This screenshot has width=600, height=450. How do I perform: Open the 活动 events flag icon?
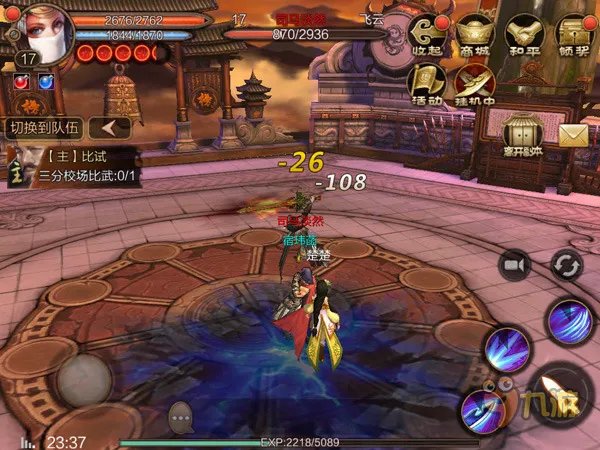[426, 84]
